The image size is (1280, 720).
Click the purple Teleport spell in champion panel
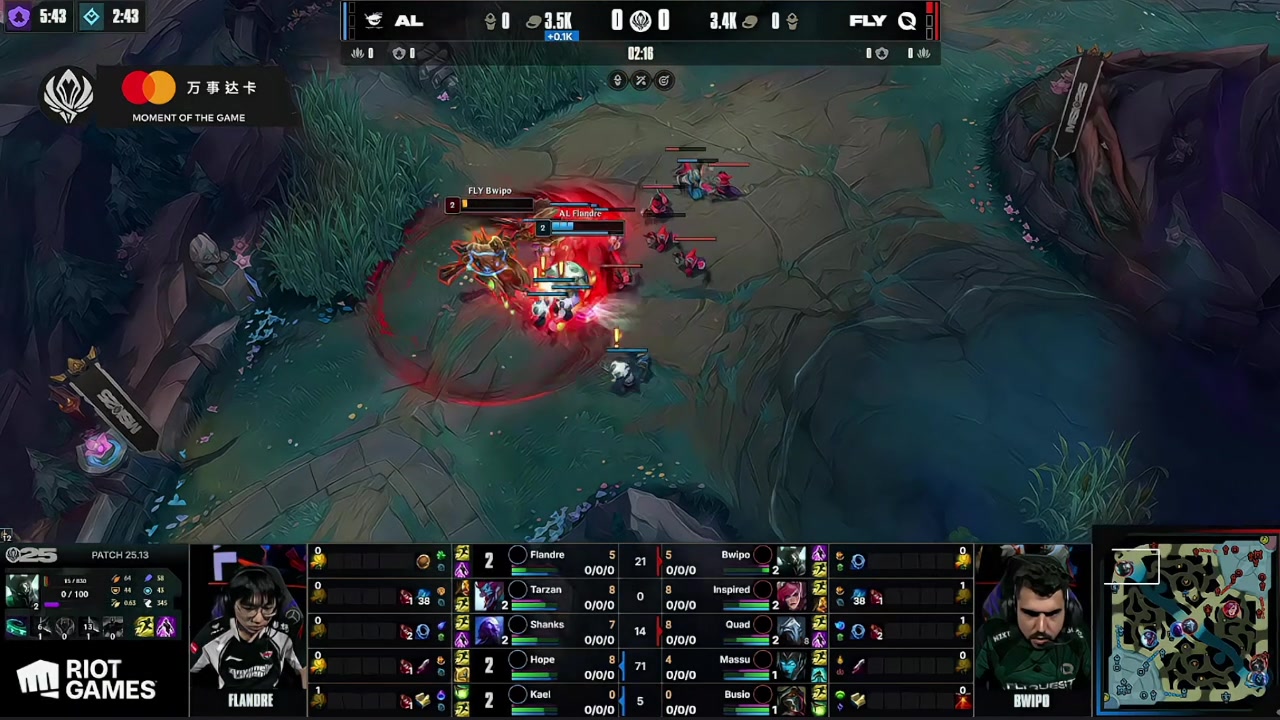[x=165, y=627]
